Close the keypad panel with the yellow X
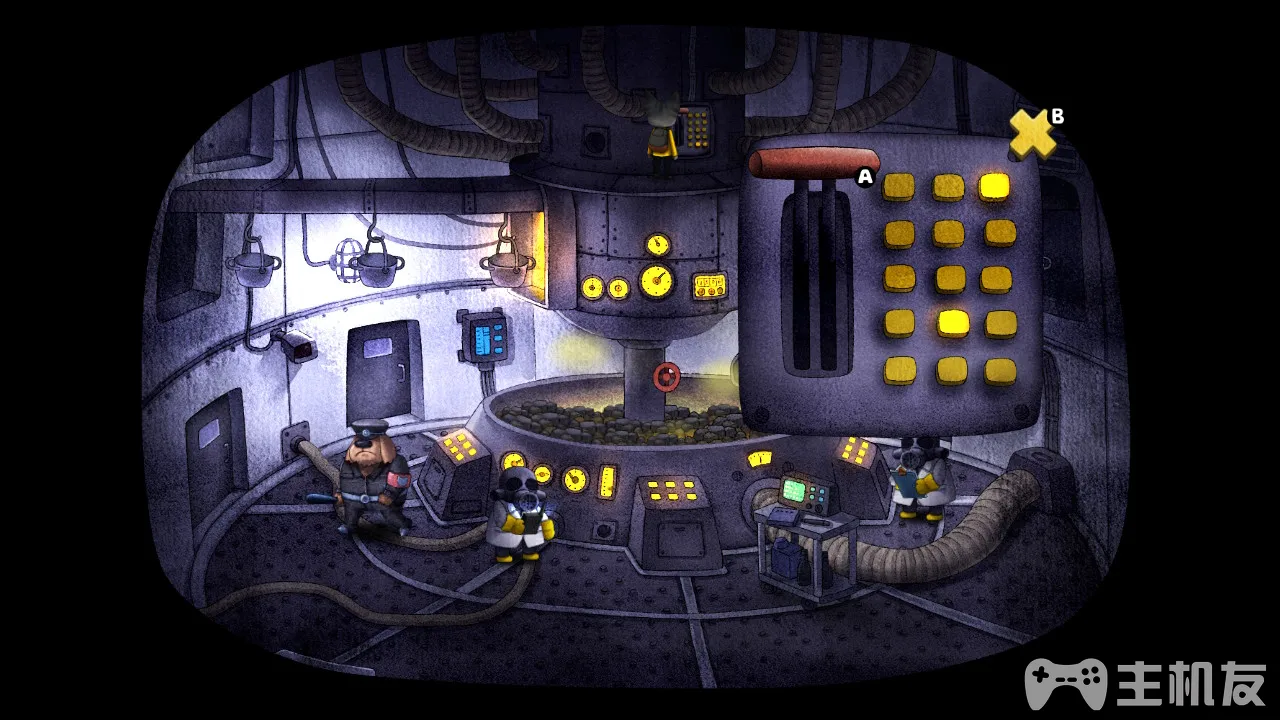Image resolution: width=1280 pixels, height=720 pixels. pos(1031,135)
